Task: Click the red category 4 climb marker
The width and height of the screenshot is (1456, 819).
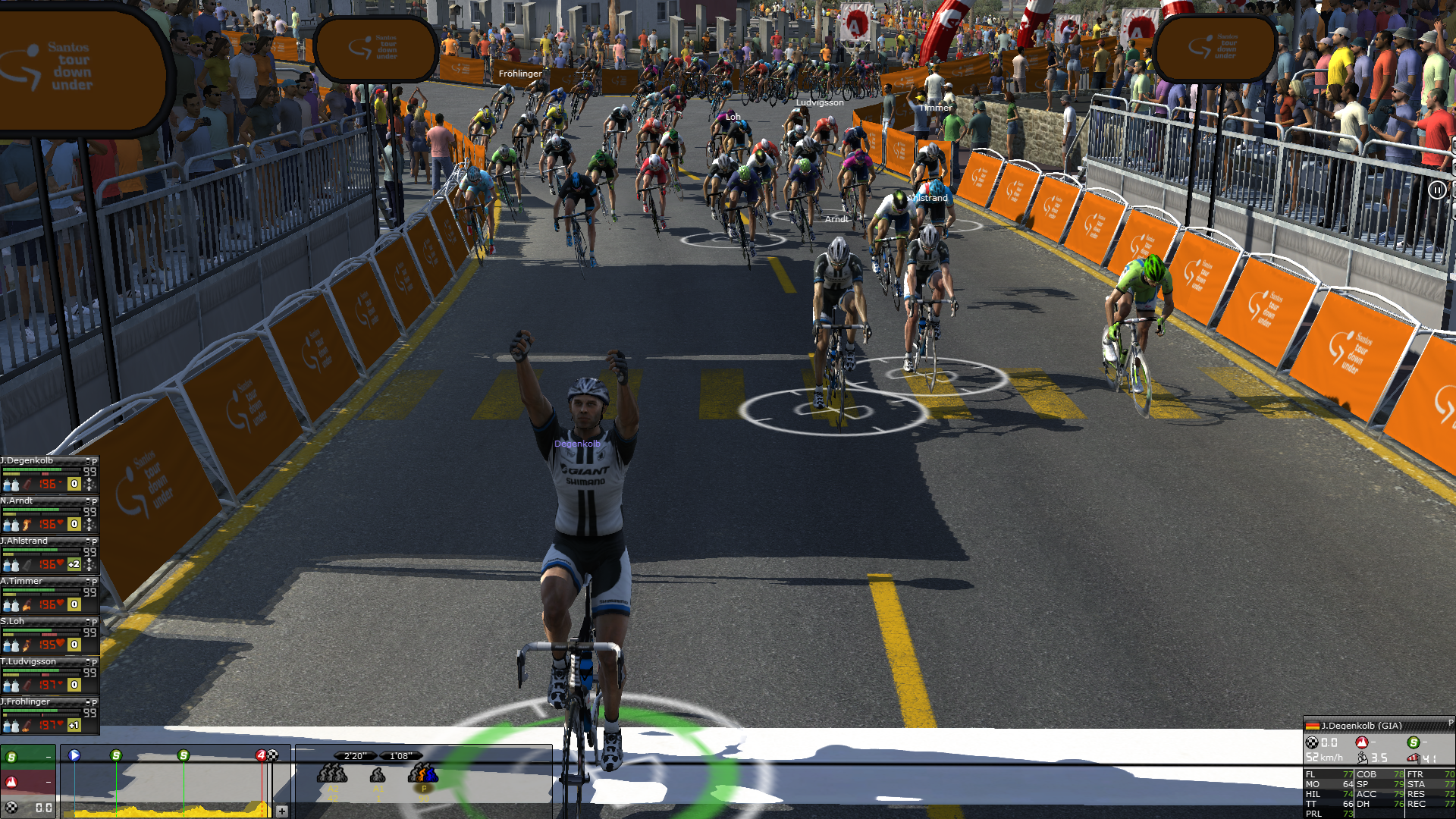Action: [261, 755]
